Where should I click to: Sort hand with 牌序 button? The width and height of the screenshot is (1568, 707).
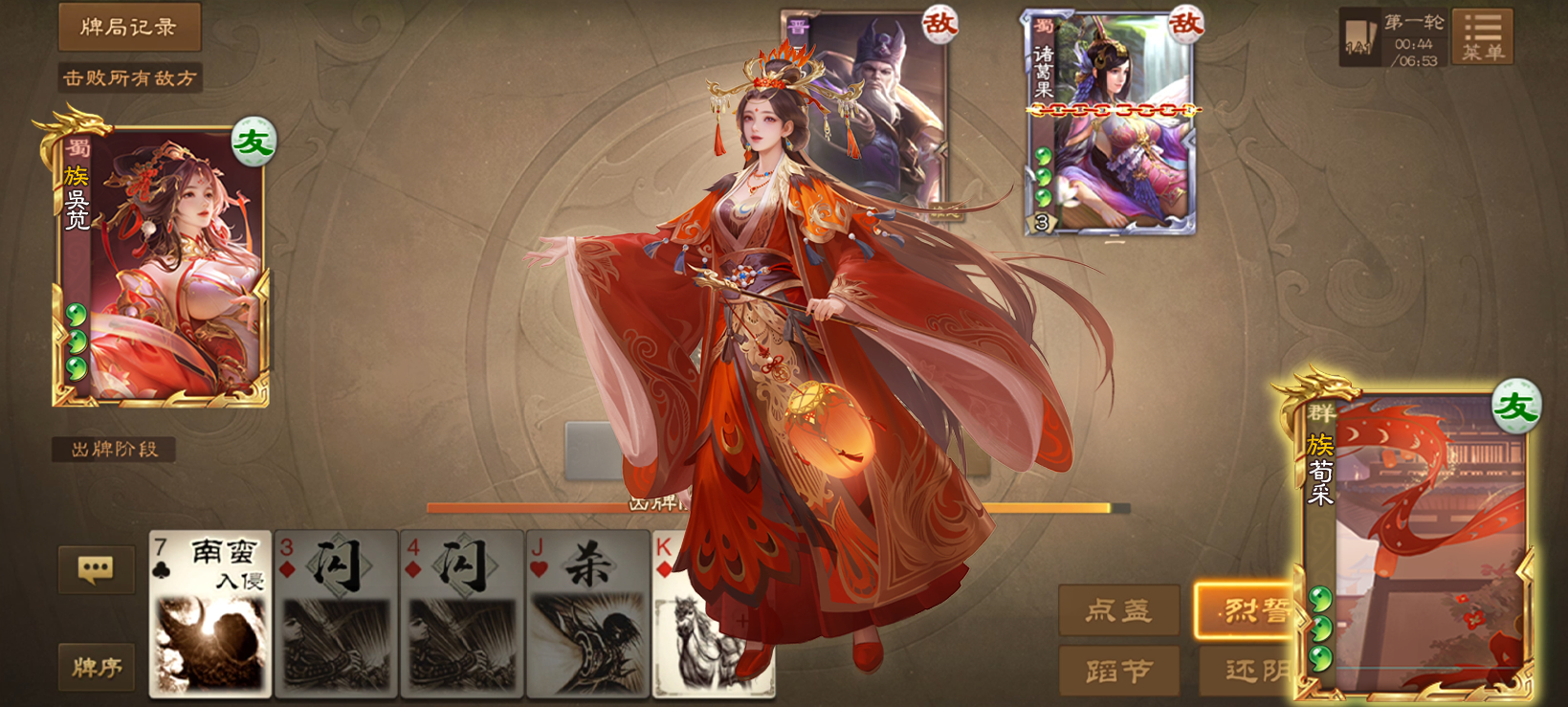coord(96,666)
